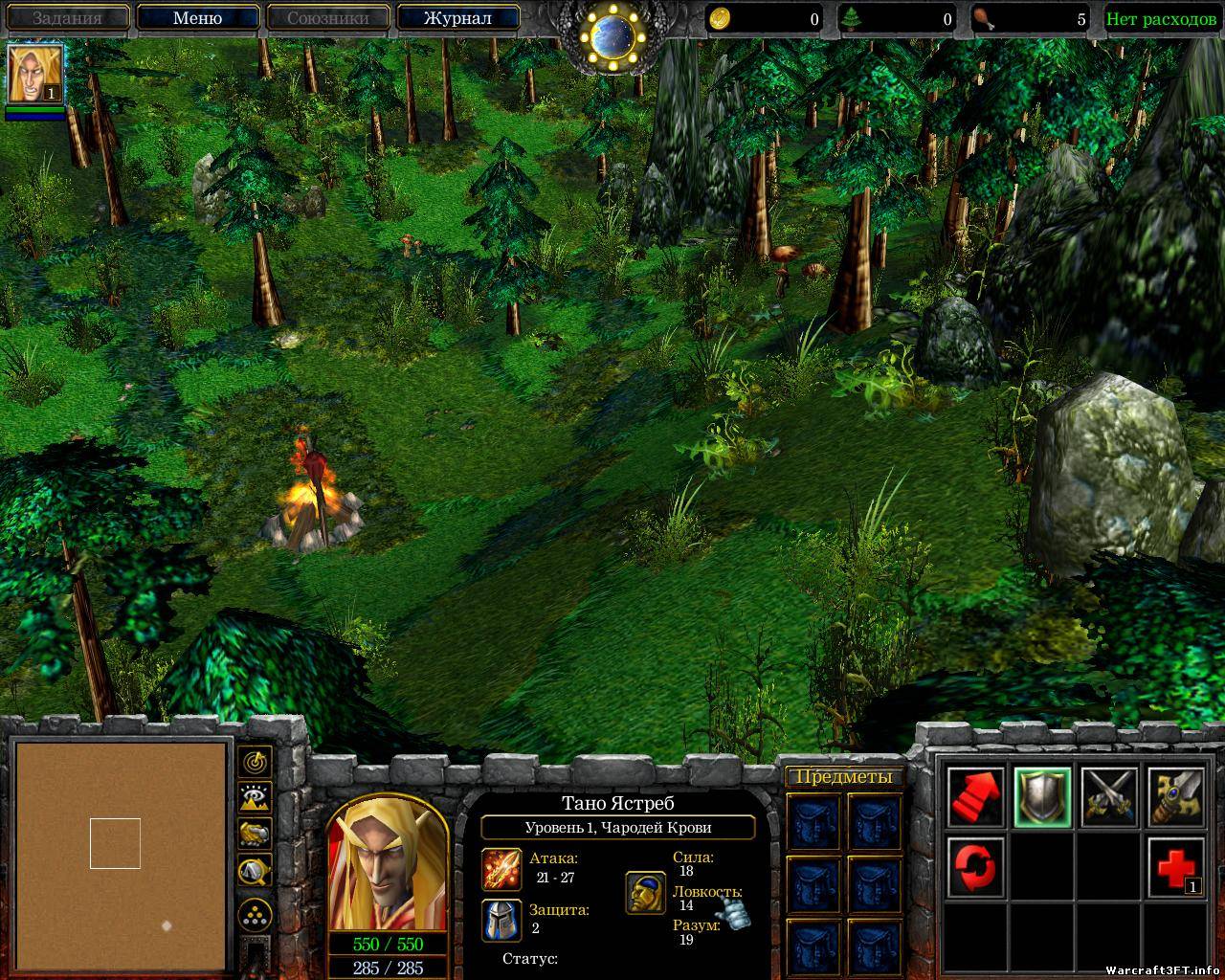1225x980 pixels.
Task: Select the hero icon in top-left corner
Action: (x=36, y=74)
